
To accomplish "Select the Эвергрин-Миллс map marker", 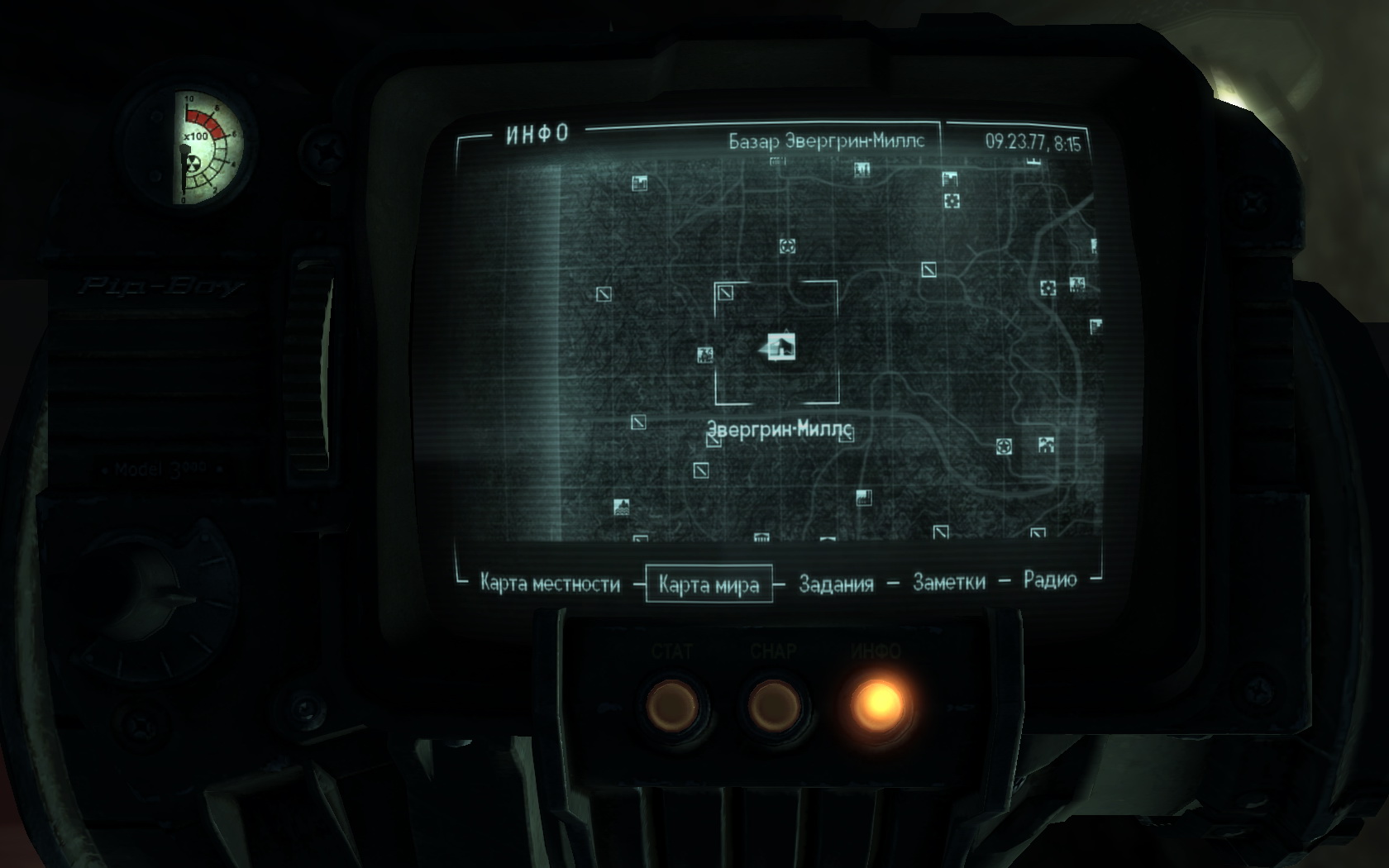I will point(780,347).
